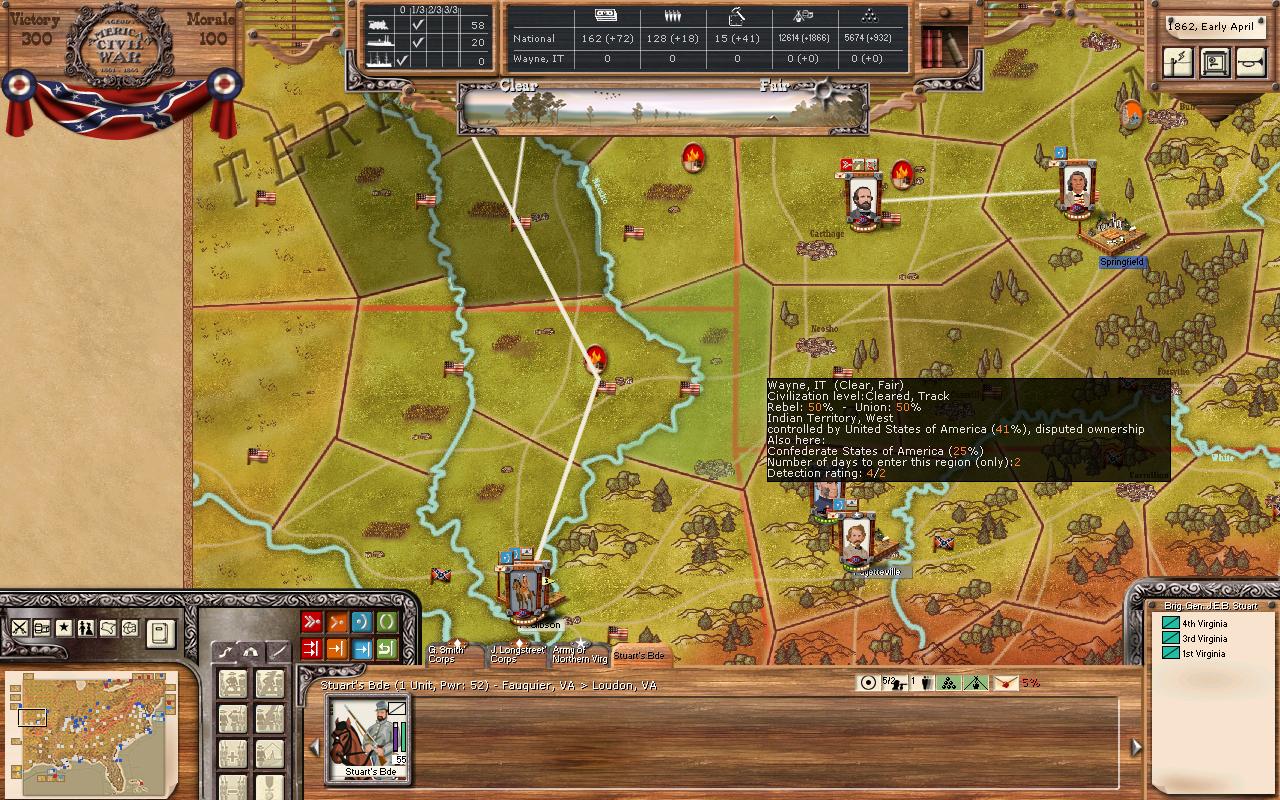Select the Stuart's Bde unit card

pos(370,740)
